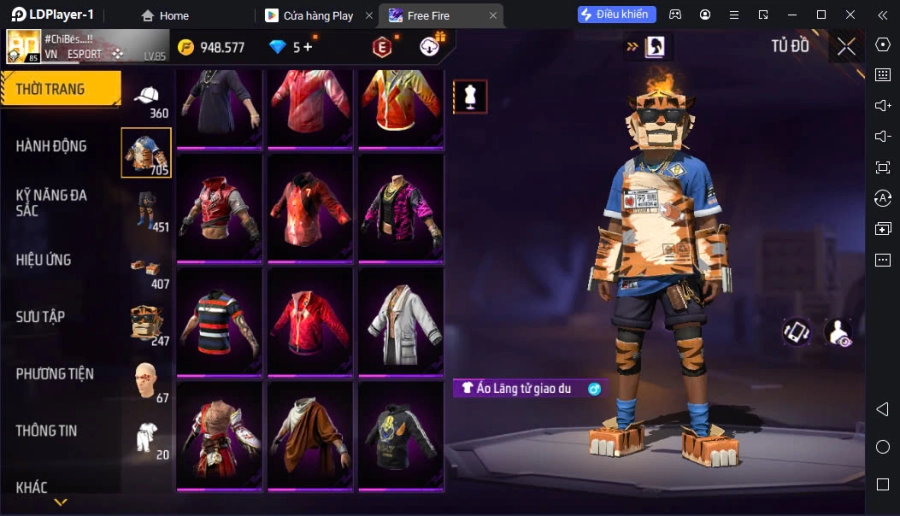Open the Thông Tin tab
Screen dimensions: 900x516
click(x=46, y=431)
